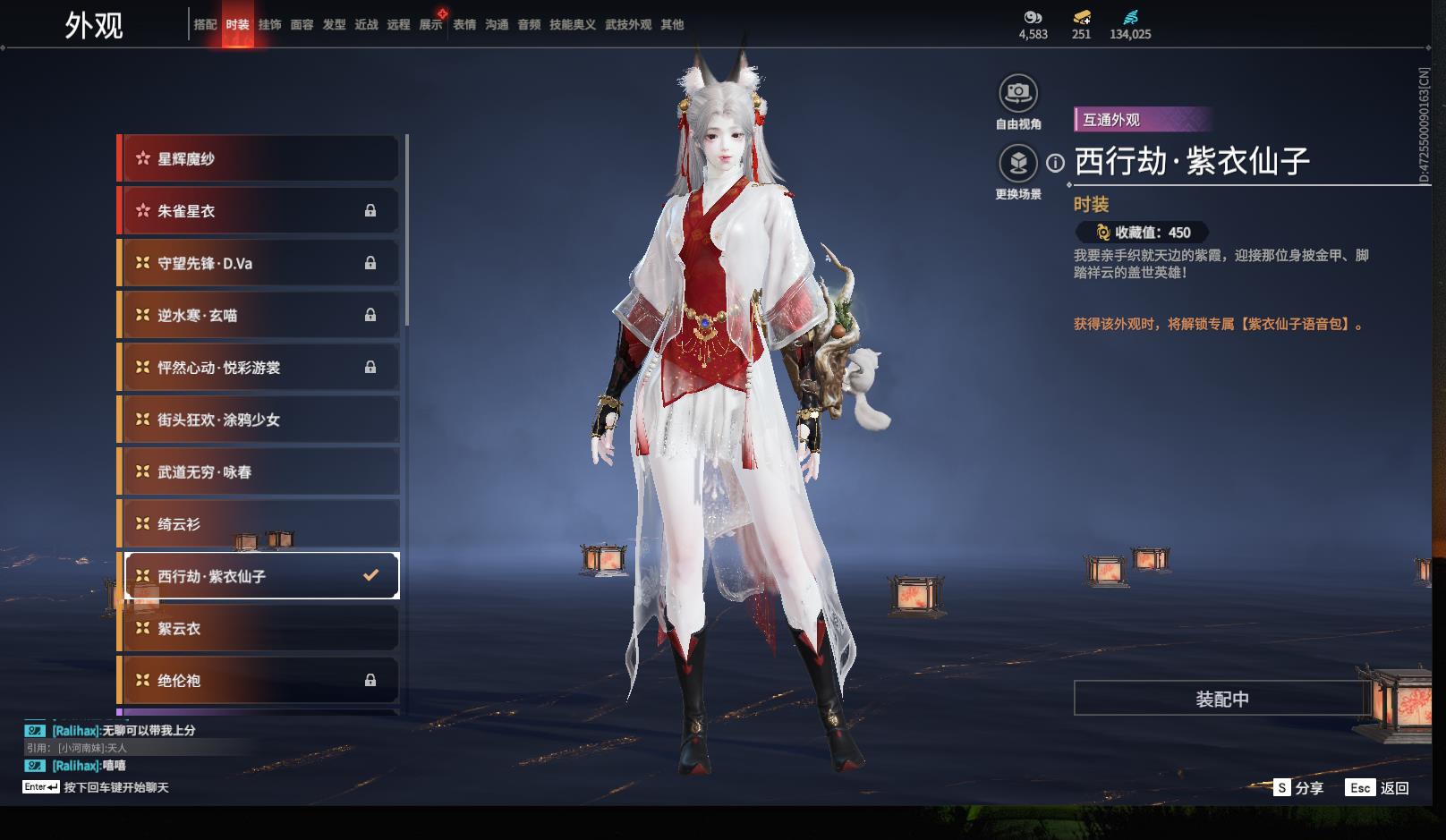Select the 发型 hairstyle tab
Viewport: 1446px width, 840px height.
click(x=334, y=25)
